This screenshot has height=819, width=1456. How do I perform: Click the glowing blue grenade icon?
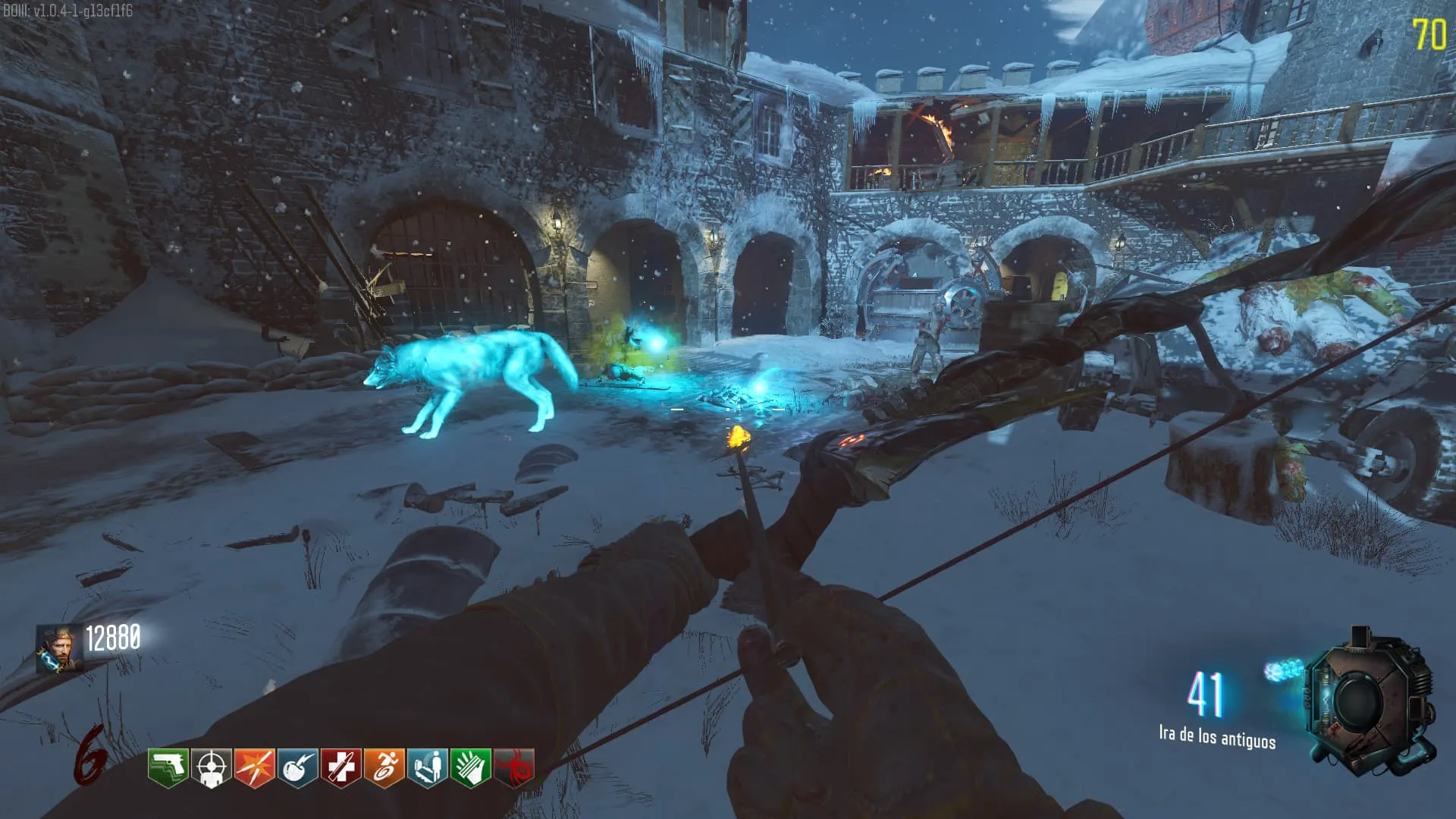pyautogui.click(x=1285, y=670)
